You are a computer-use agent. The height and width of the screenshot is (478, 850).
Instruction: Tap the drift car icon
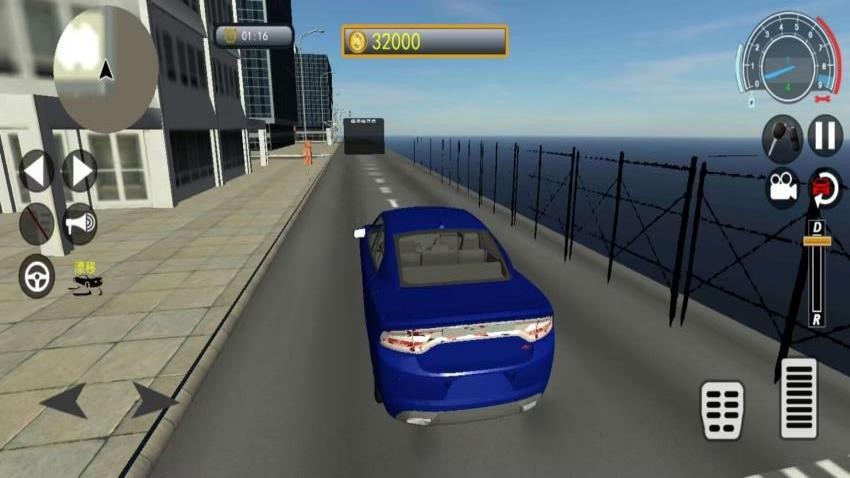[x=83, y=278]
